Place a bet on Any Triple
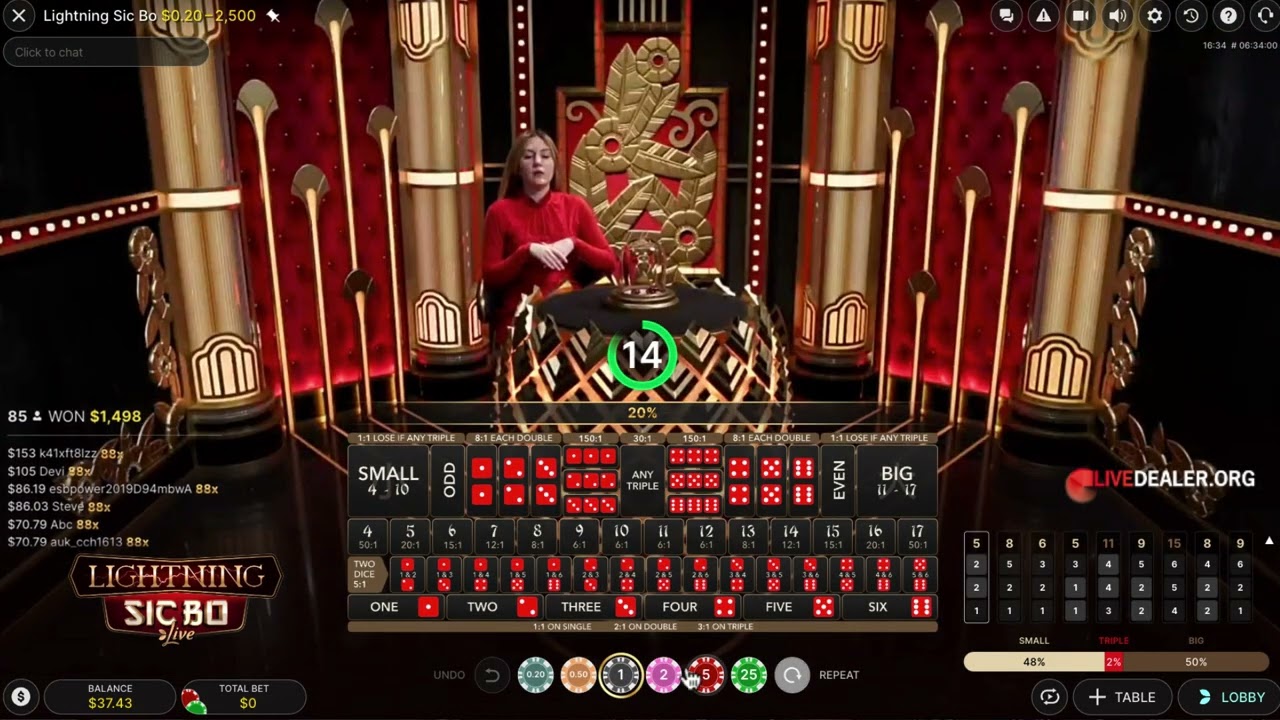The width and height of the screenshot is (1280, 720). click(x=641, y=479)
